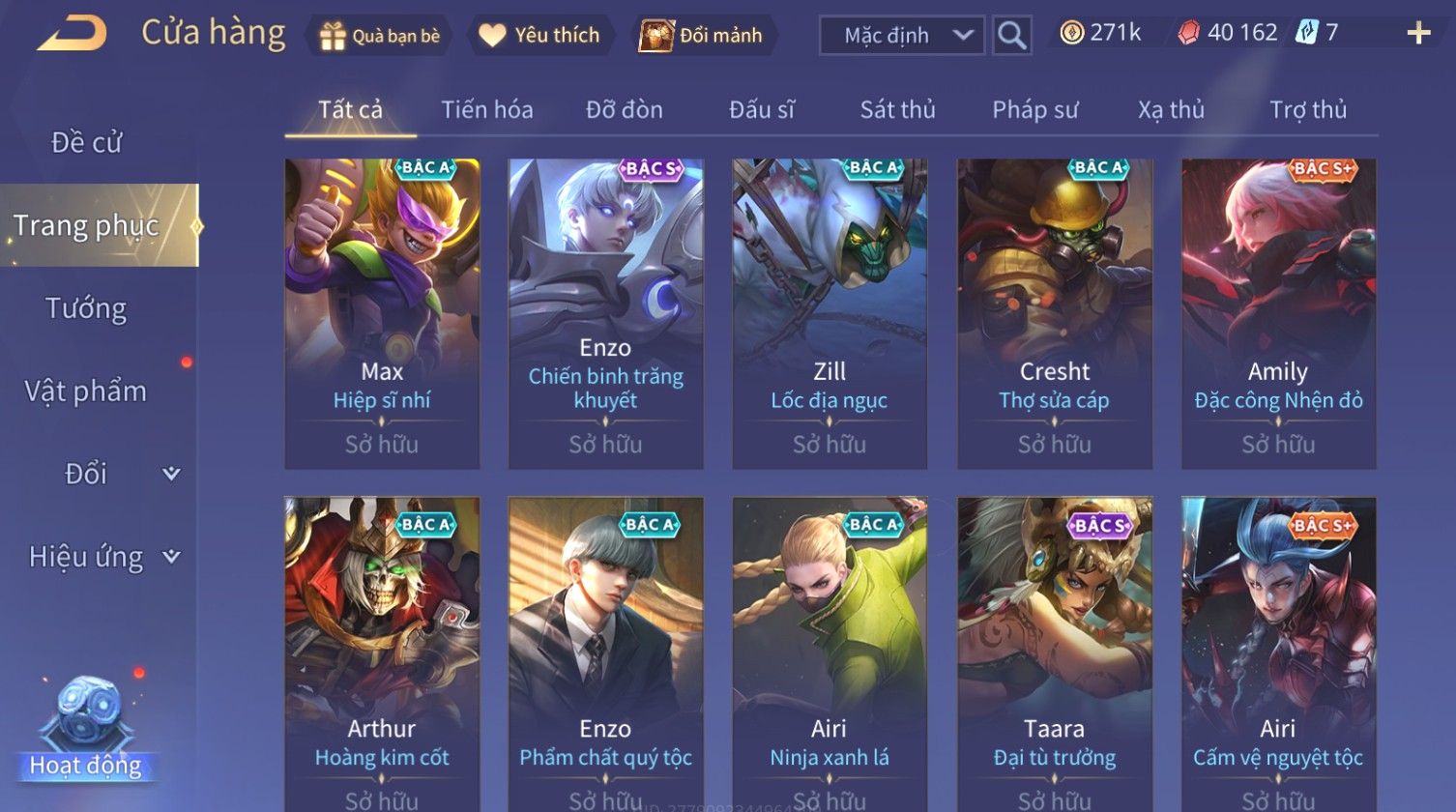Click the magnifying glass search button

coord(1011,36)
